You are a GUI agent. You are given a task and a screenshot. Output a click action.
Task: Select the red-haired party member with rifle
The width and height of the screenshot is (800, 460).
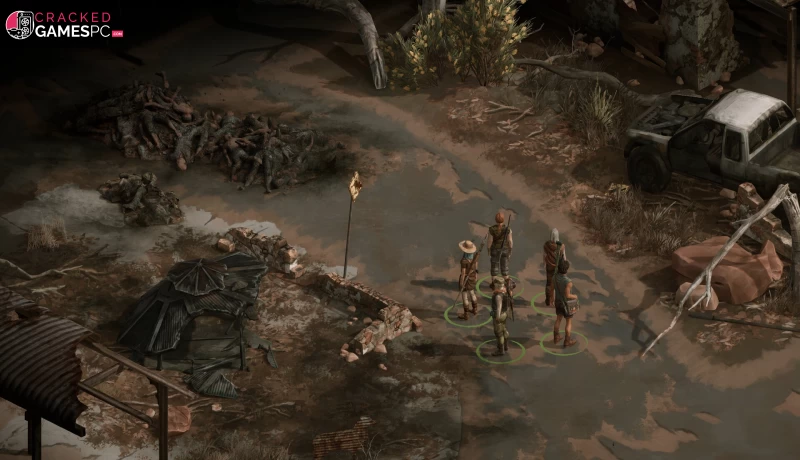(x=499, y=245)
